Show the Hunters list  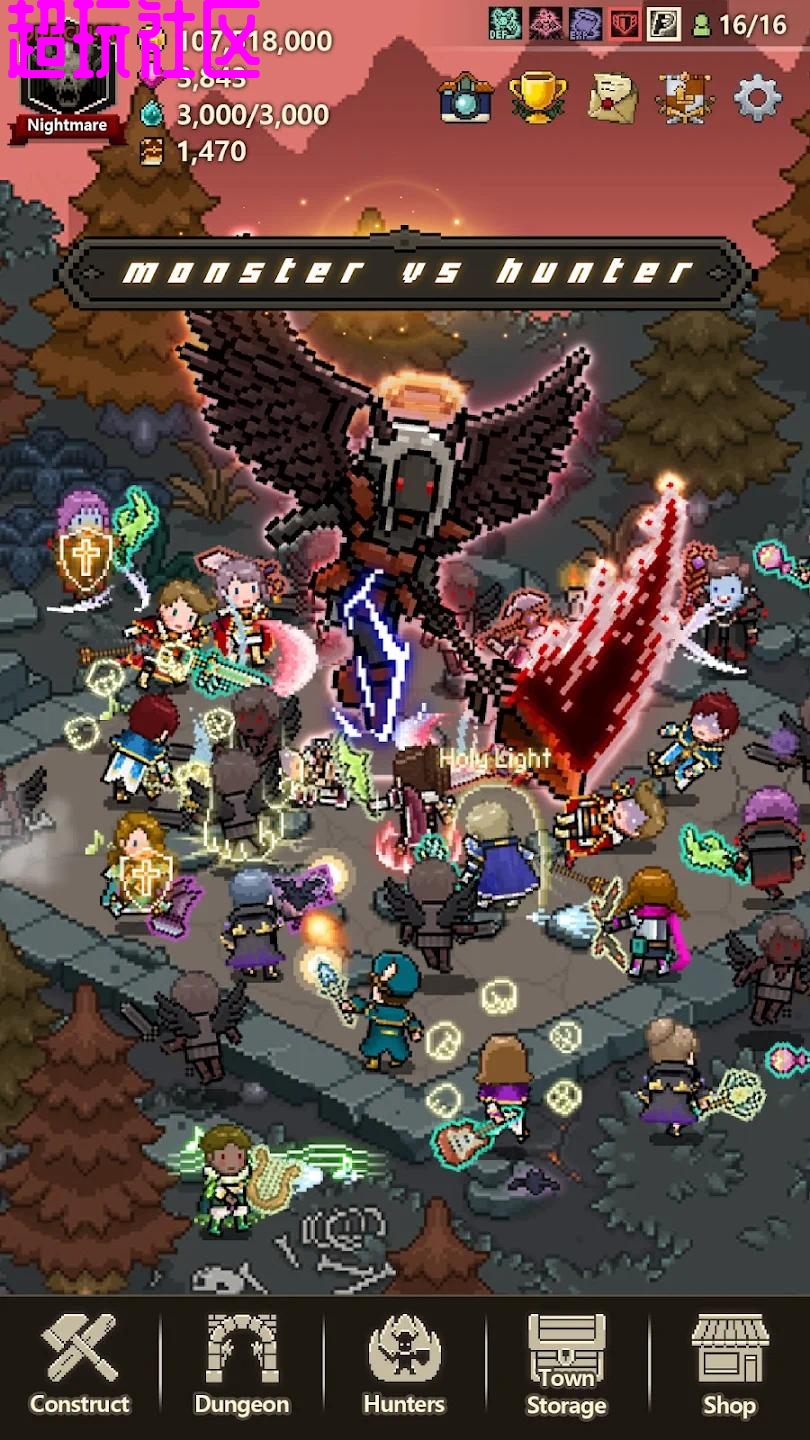(x=404, y=1365)
